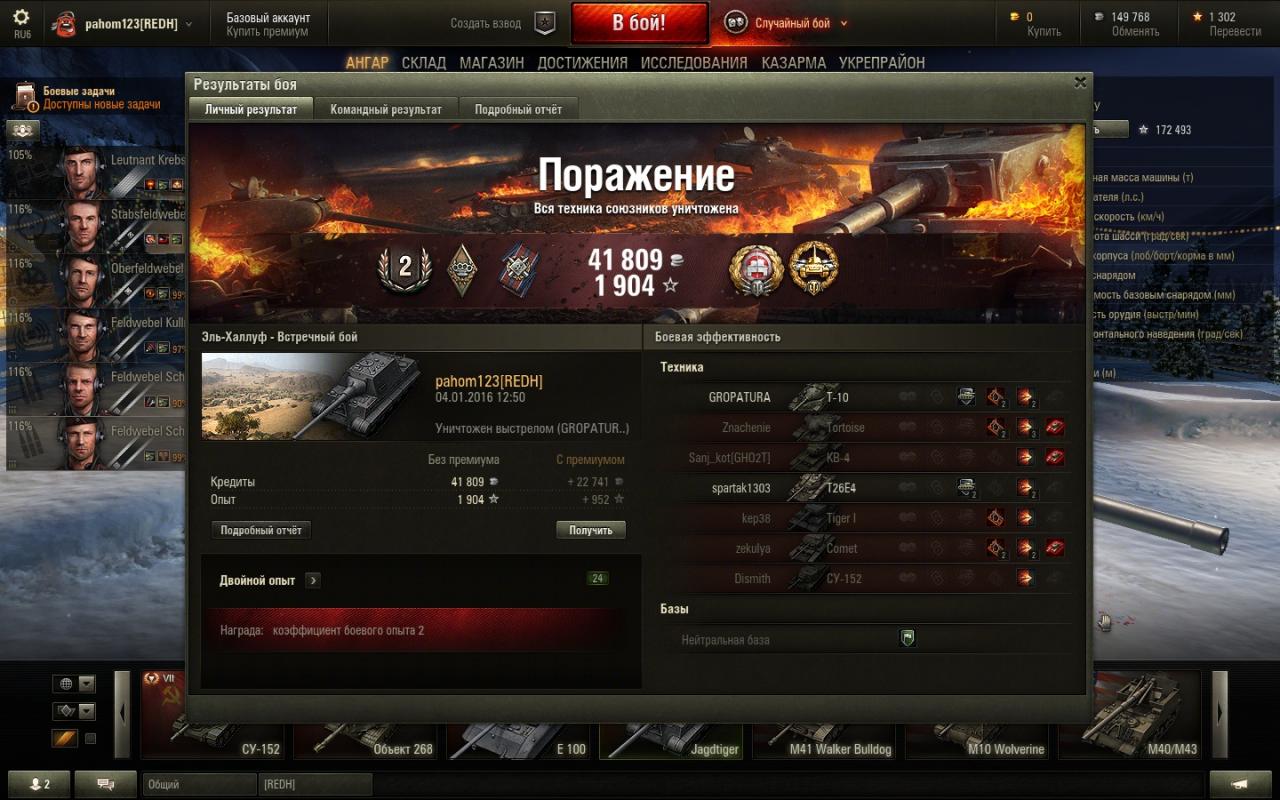1280x800 pixels.
Task: Select the GROPATURA T-10 row
Action: point(860,397)
